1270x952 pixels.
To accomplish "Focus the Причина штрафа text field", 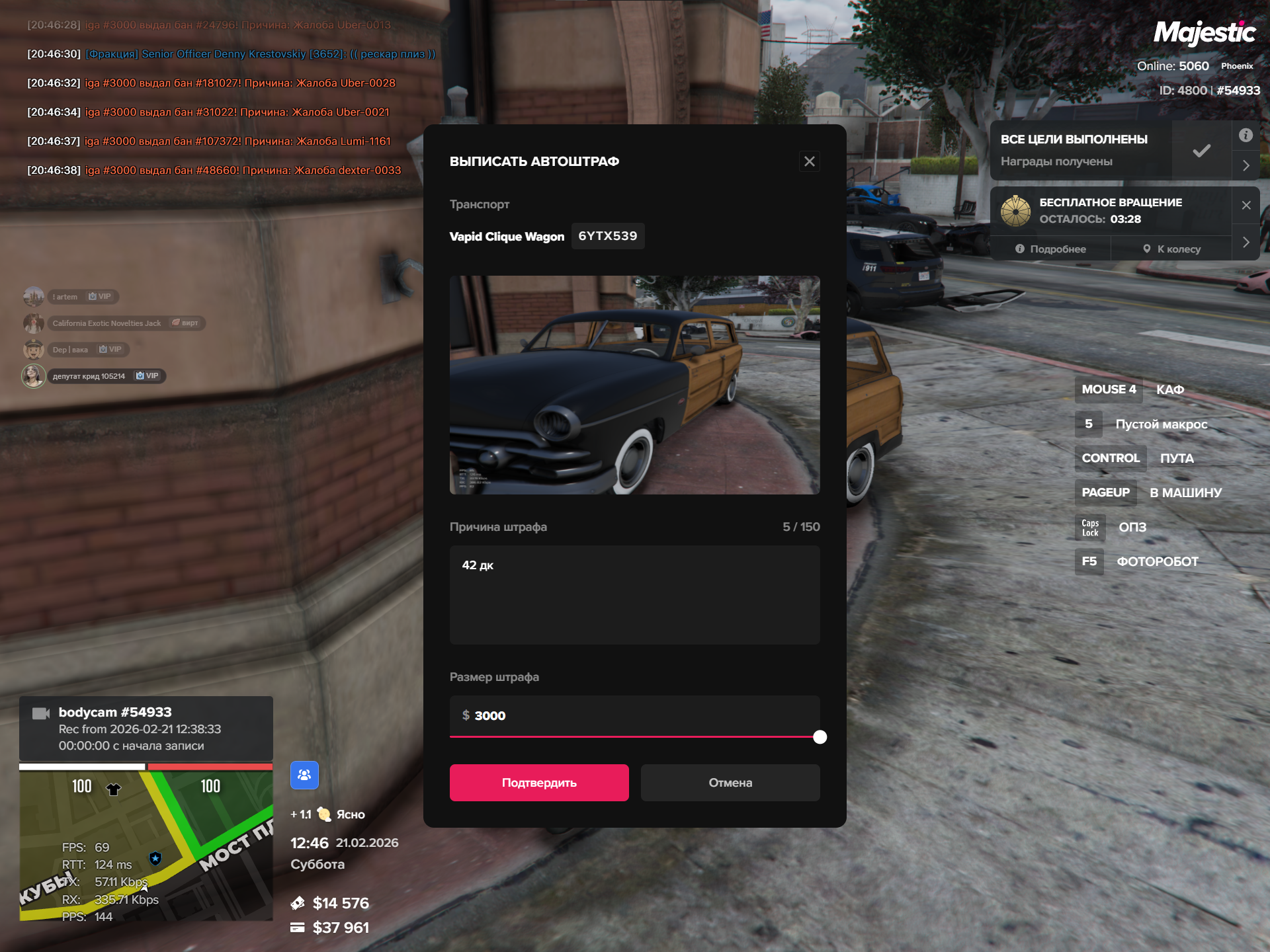I will click(634, 594).
